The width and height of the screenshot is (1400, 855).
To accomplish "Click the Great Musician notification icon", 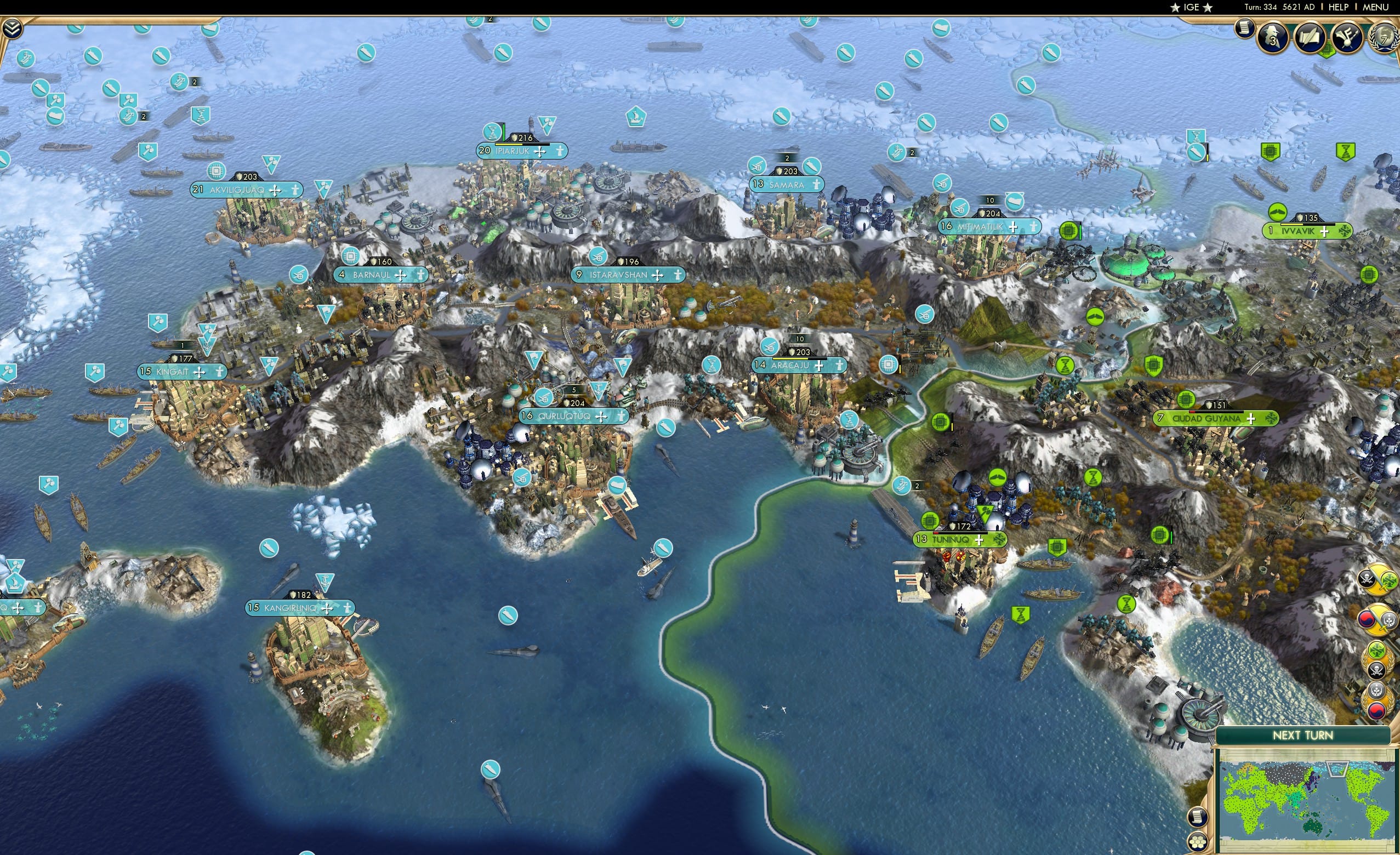I will coord(1347,37).
